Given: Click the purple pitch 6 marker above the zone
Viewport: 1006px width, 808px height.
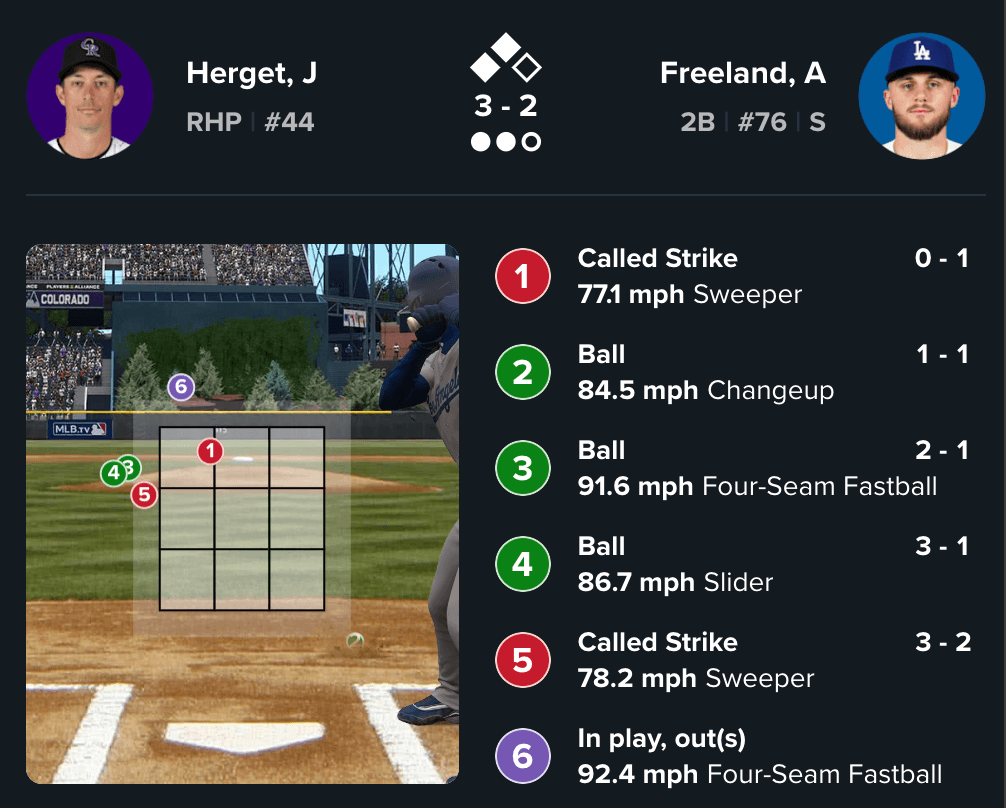Looking at the screenshot, I should click(x=180, y=387).
